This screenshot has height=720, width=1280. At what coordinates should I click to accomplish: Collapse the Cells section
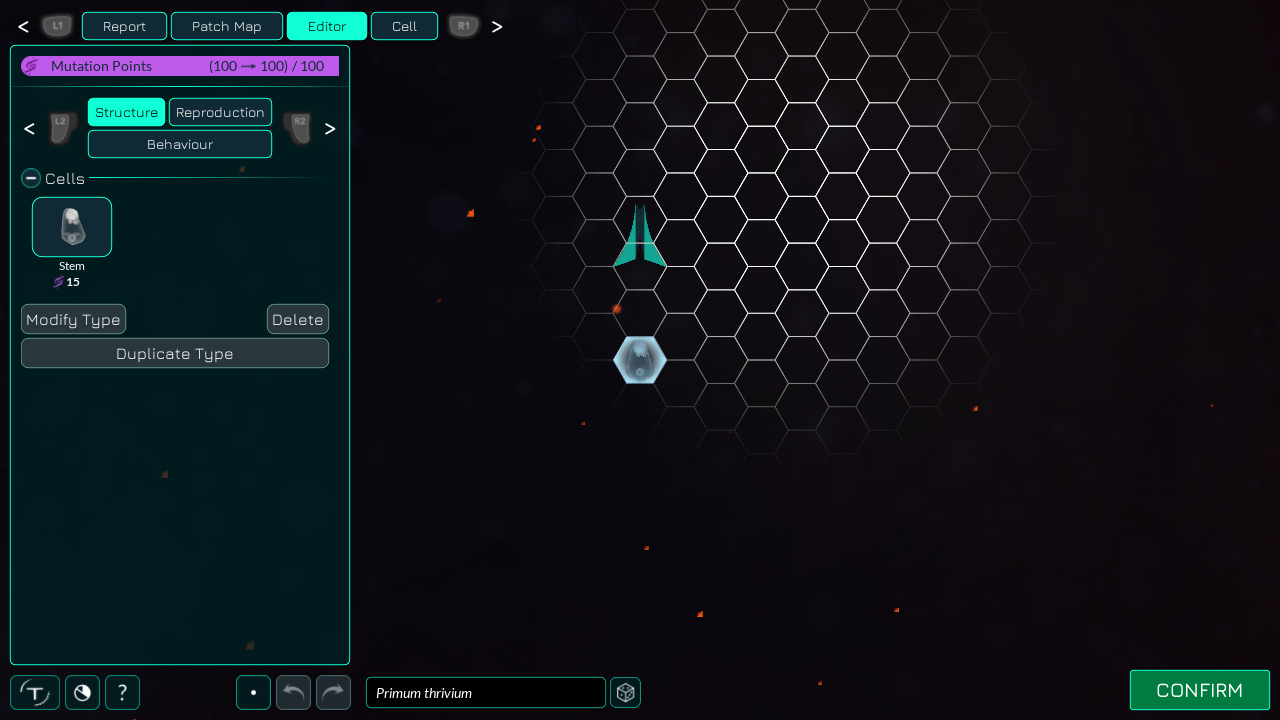tap(30, 178)
